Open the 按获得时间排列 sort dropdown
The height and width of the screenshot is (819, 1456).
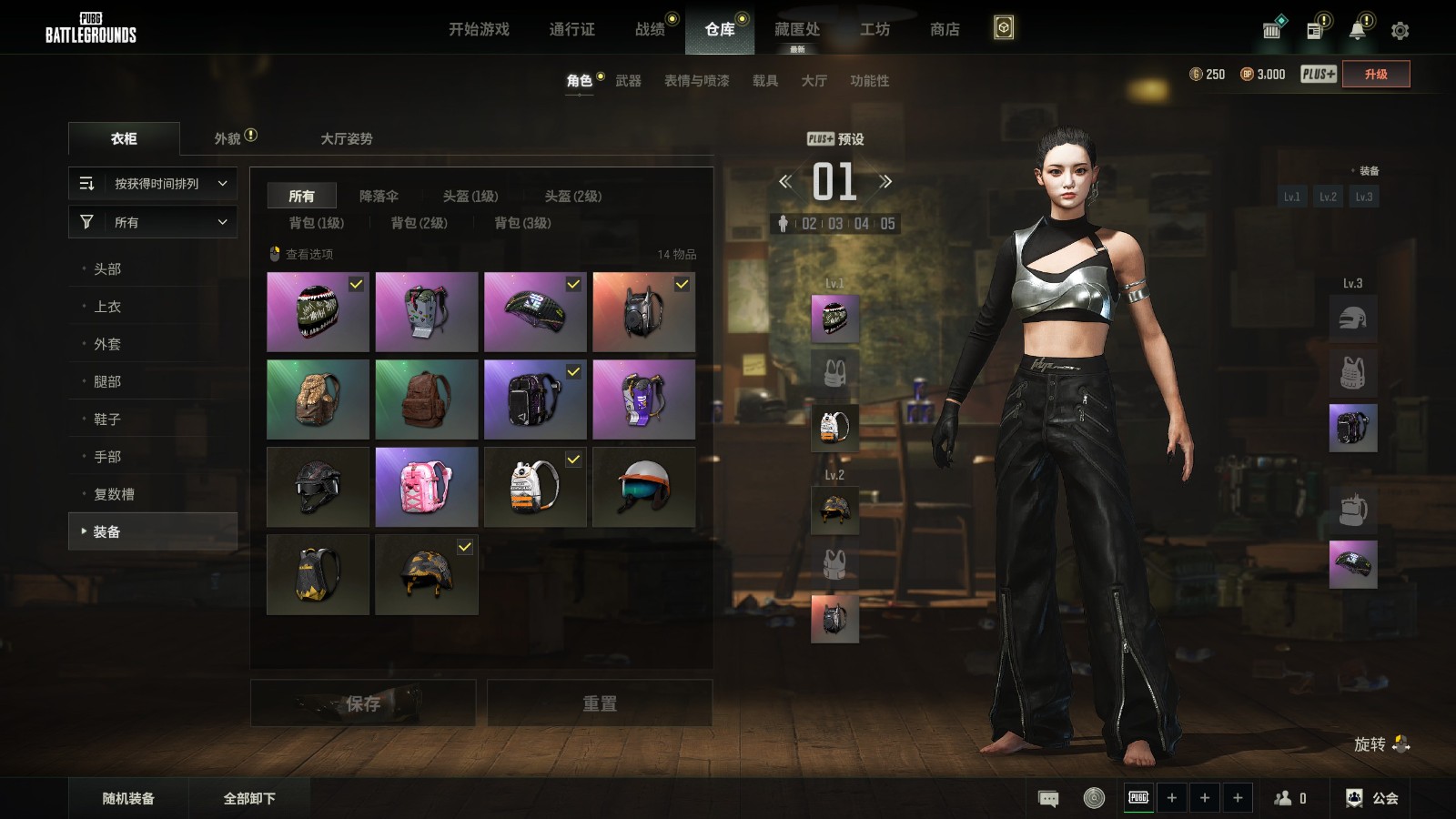click(153, 184)
